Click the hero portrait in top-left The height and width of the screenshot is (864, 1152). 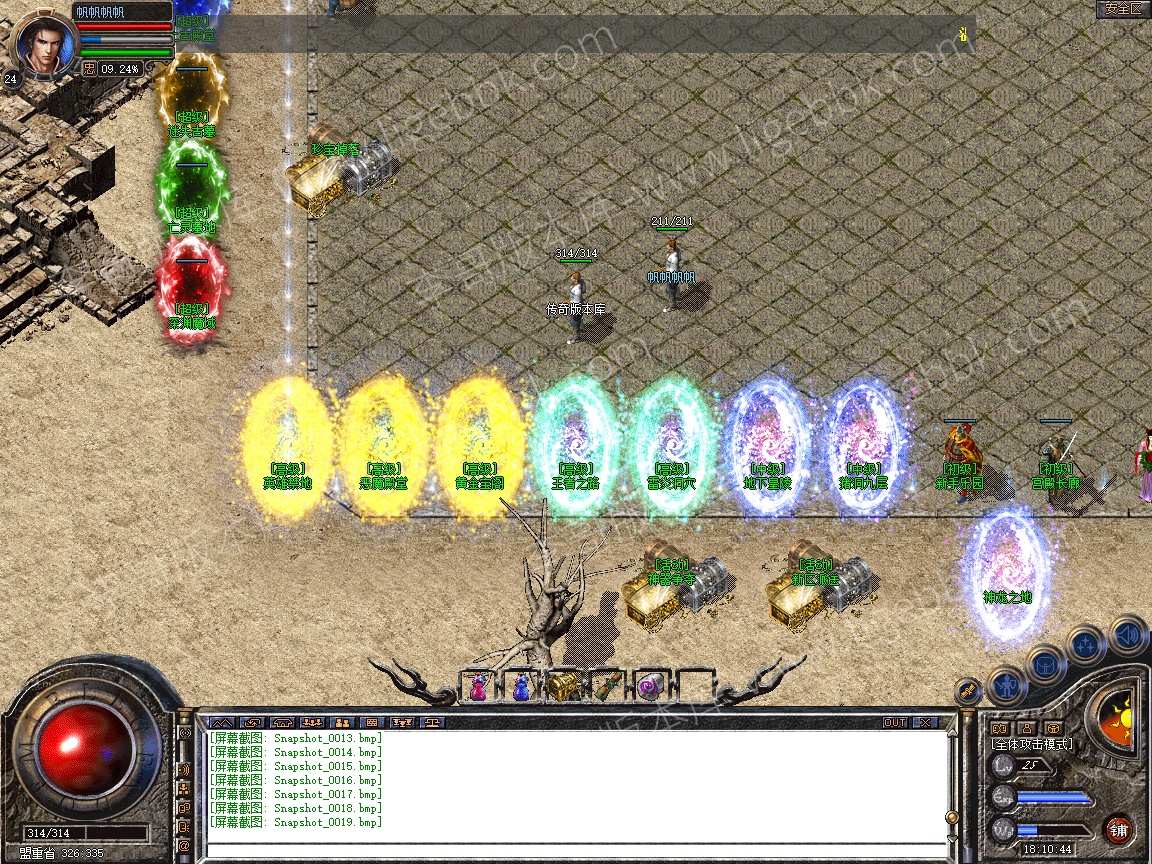pos(43,42)
